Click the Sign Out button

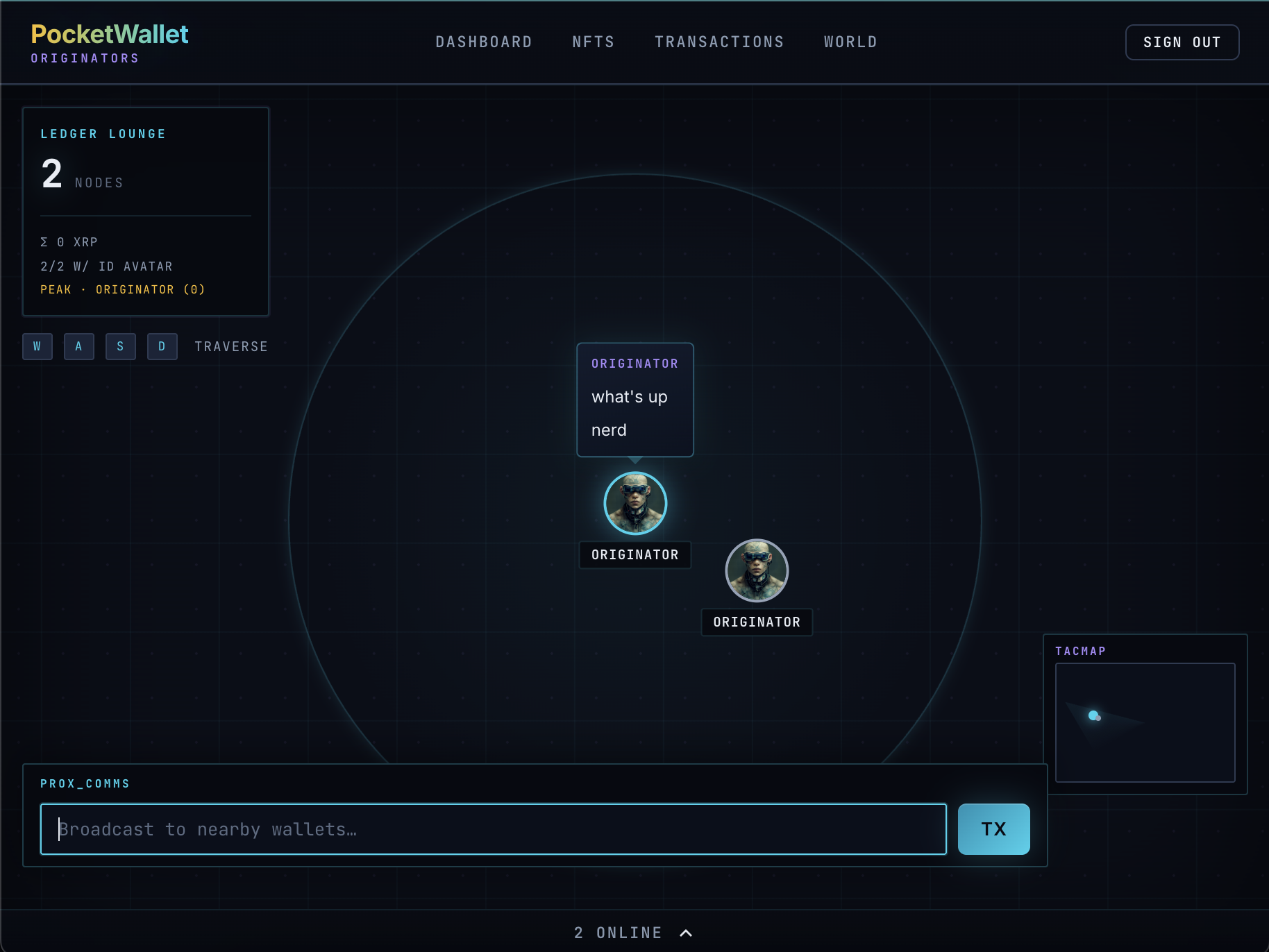[1182, 42]
